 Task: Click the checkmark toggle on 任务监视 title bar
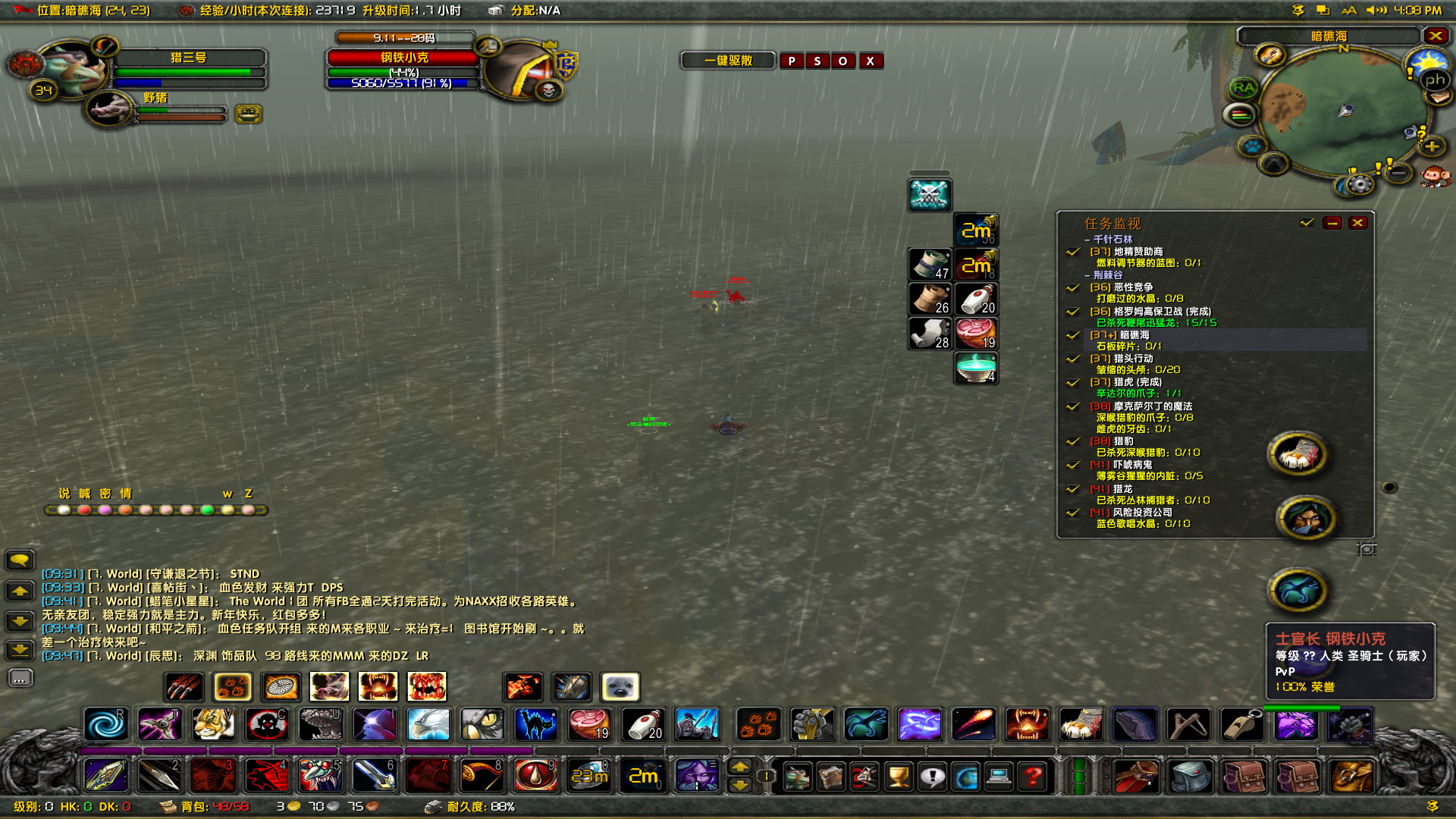point(1305,223)
